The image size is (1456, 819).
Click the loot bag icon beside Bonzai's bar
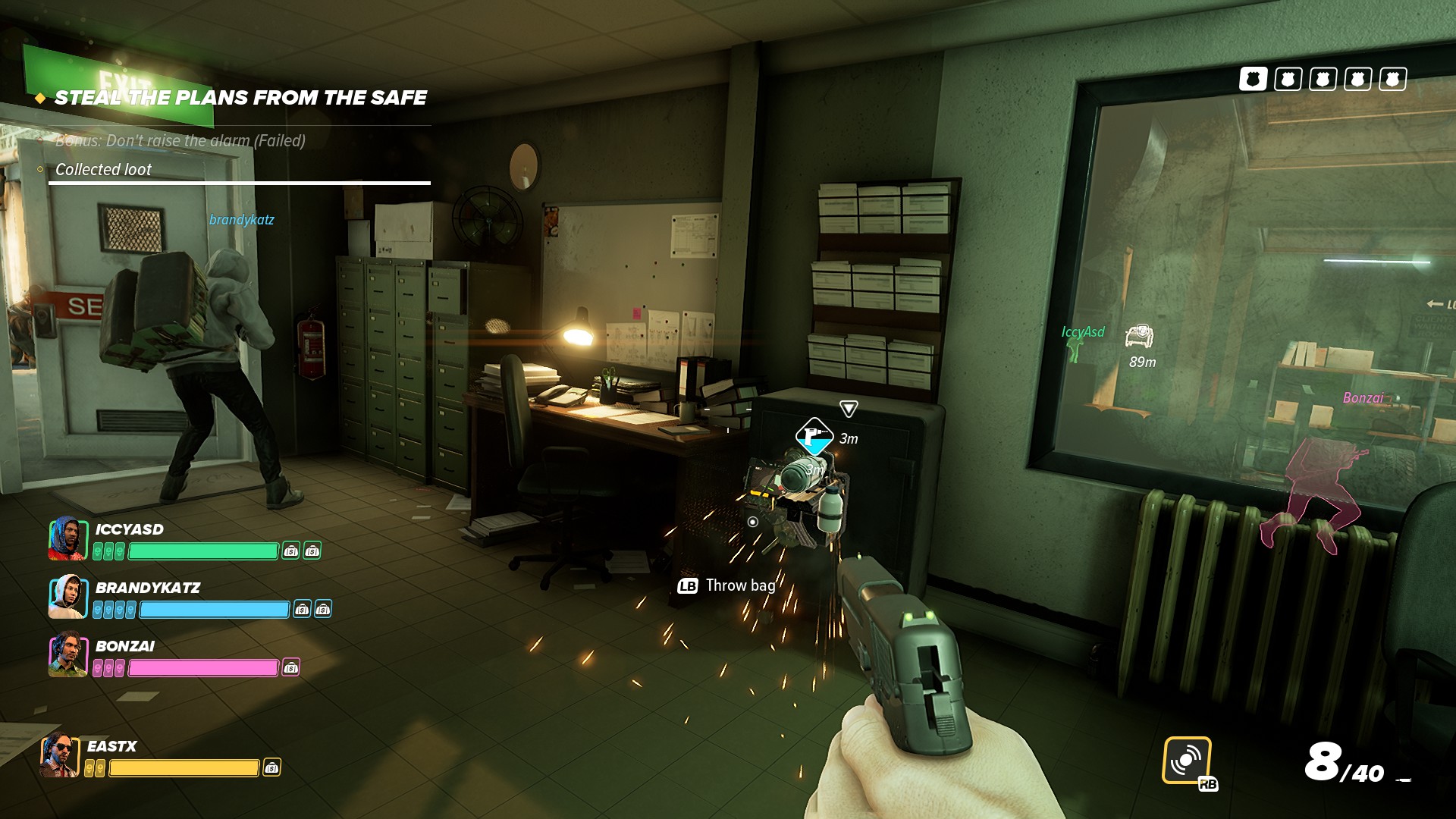click(291, 667)
